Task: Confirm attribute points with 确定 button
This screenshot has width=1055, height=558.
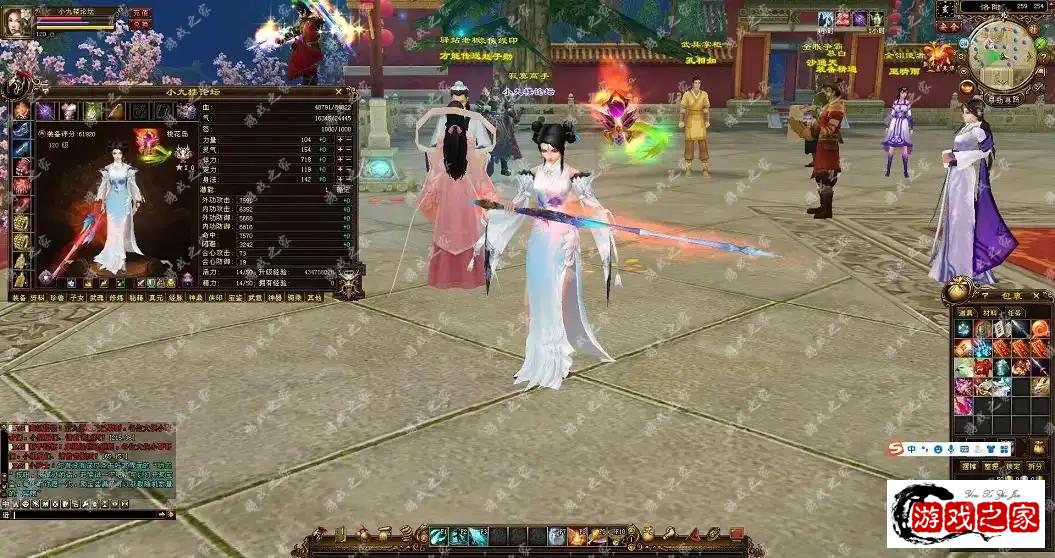Action: tap(347, 188)
